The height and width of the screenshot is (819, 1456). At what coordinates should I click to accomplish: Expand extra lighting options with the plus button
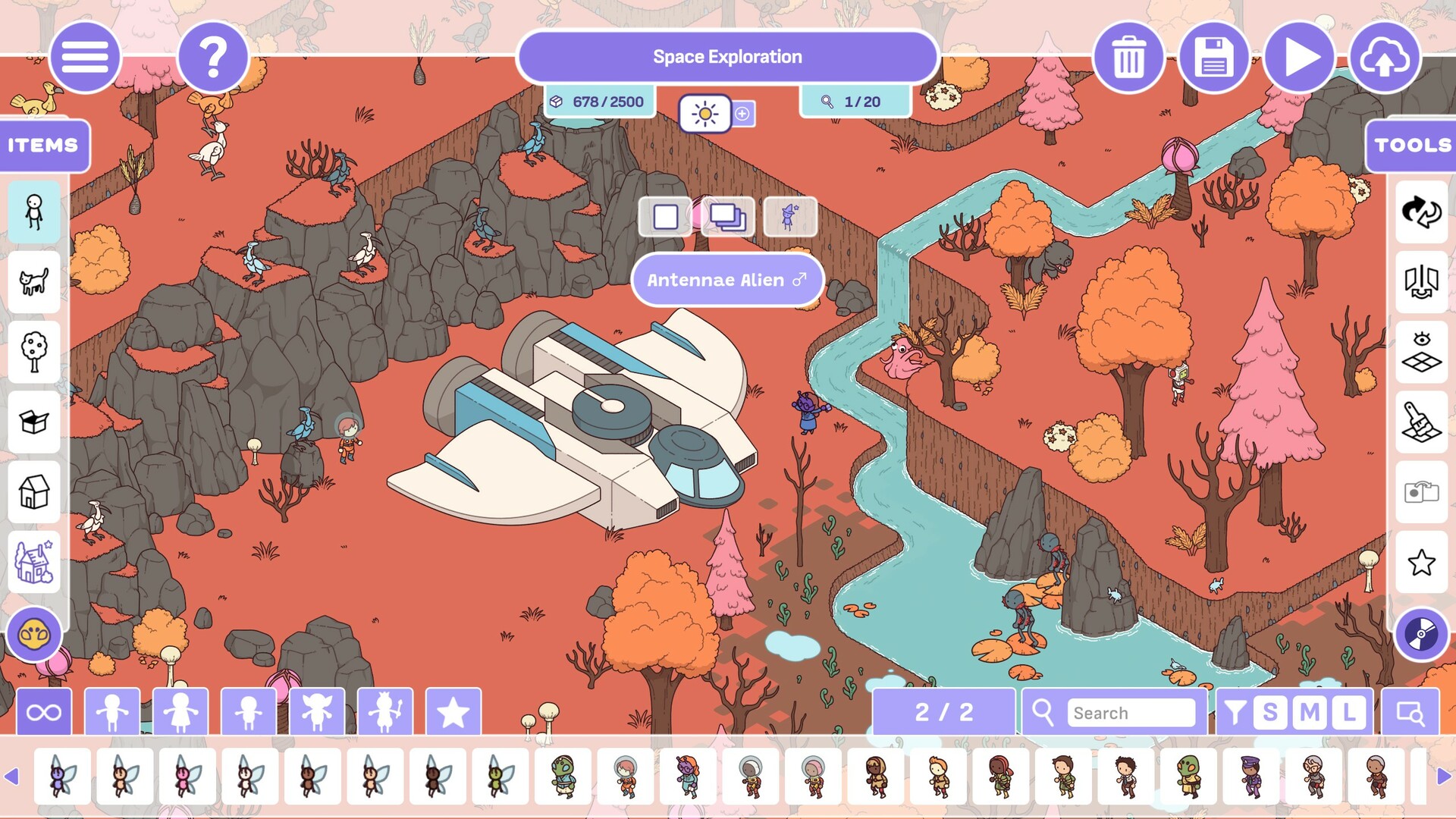pyautogui.click(x=744, y=114)
